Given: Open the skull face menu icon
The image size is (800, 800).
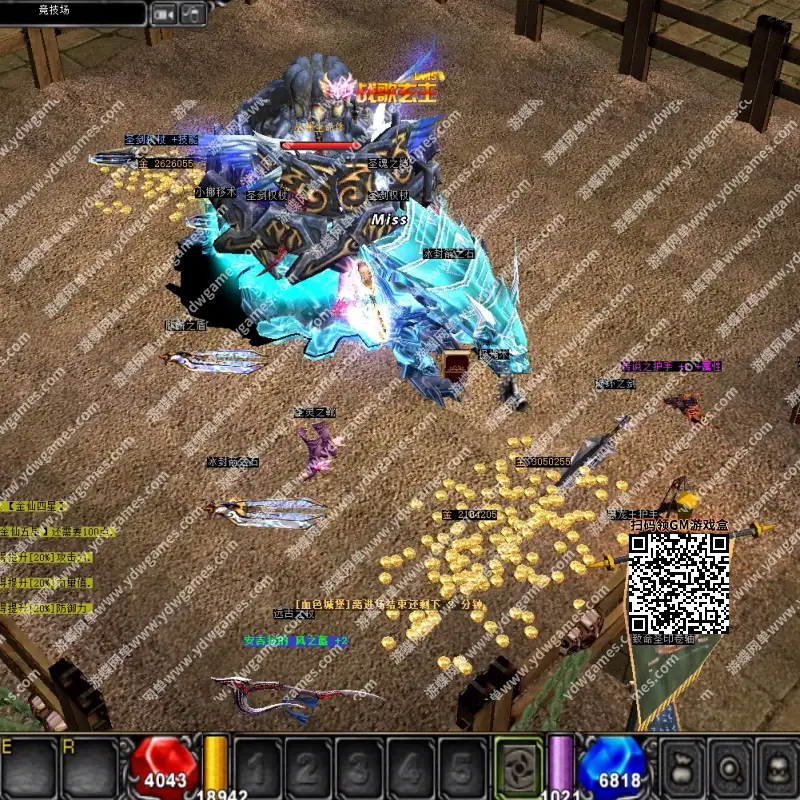Looking at the screenshot, I should (778, 768).
